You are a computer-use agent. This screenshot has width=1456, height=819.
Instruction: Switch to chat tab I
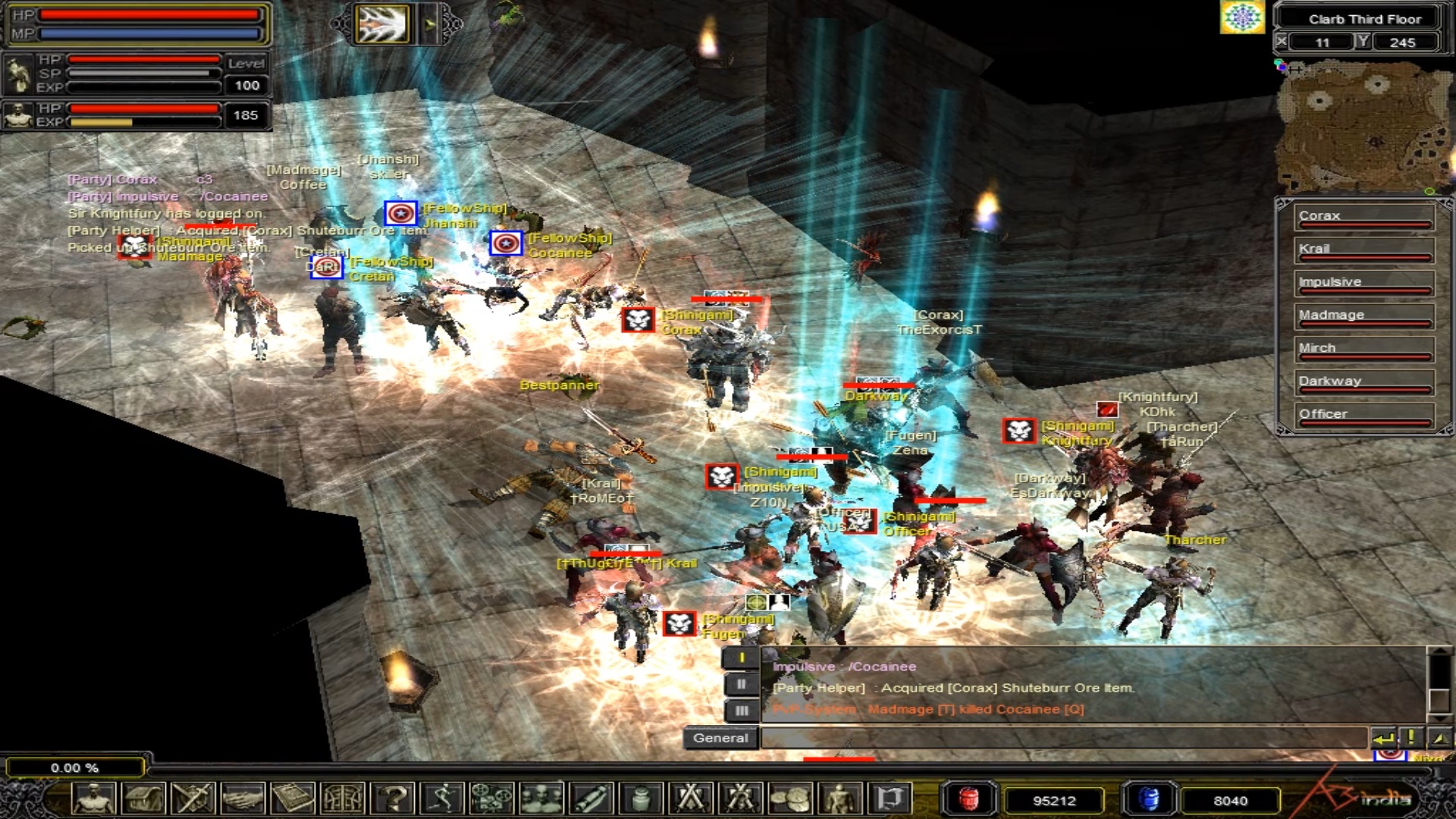click(x=741, y=658)
